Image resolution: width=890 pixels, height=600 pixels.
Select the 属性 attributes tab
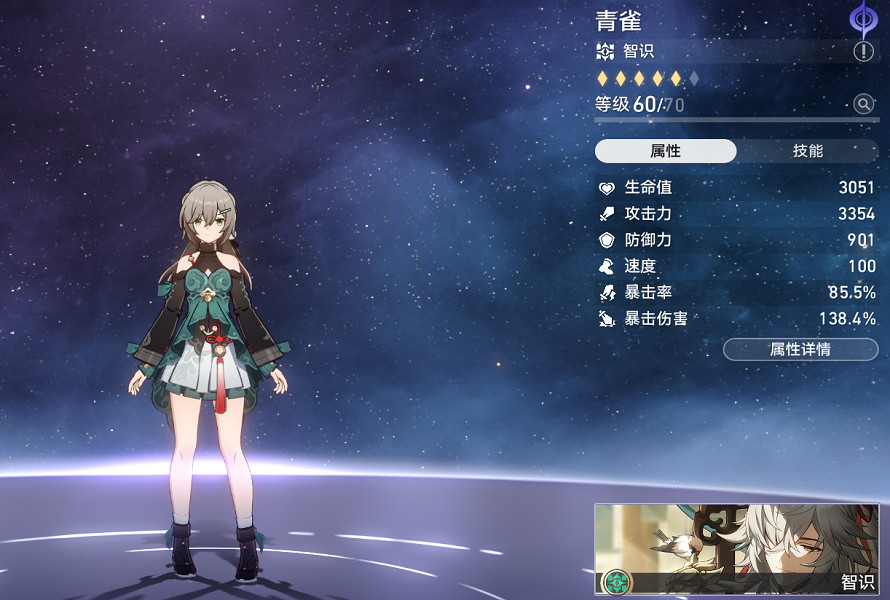pos(666,151)
